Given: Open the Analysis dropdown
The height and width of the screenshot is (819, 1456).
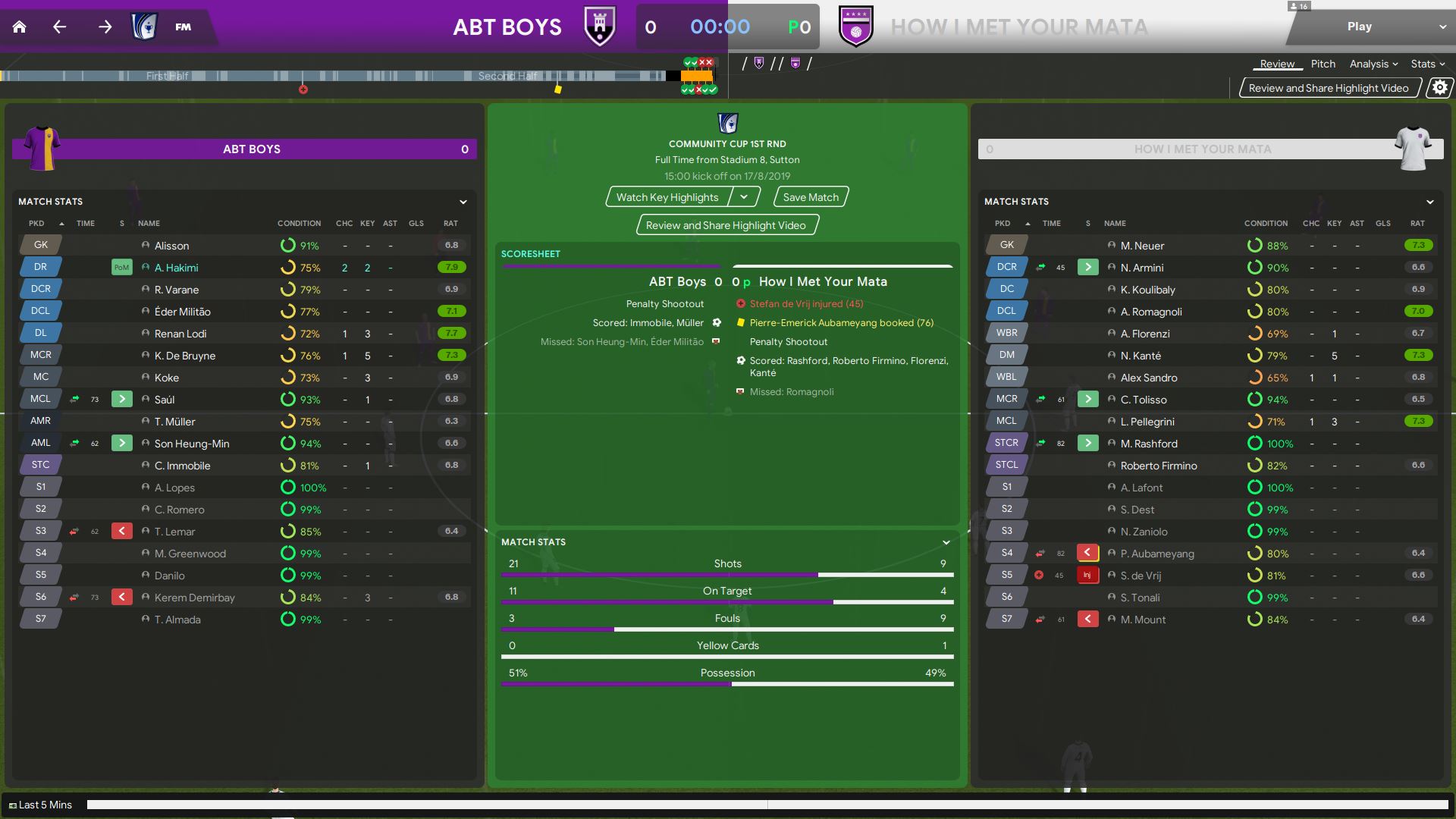Looking at the screenshot, I should pyautogui.click(x=1373, y=64).
